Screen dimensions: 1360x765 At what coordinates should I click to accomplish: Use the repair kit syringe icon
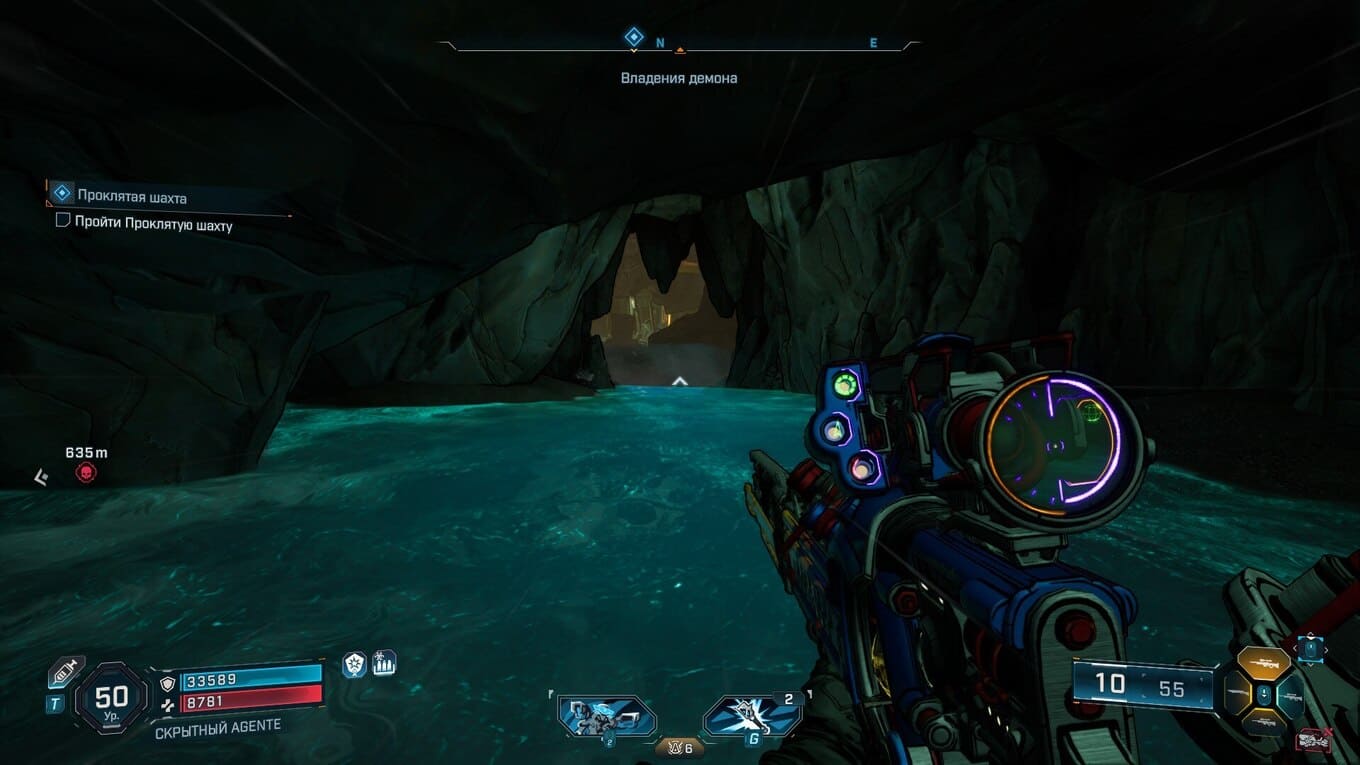pos(65,674)
